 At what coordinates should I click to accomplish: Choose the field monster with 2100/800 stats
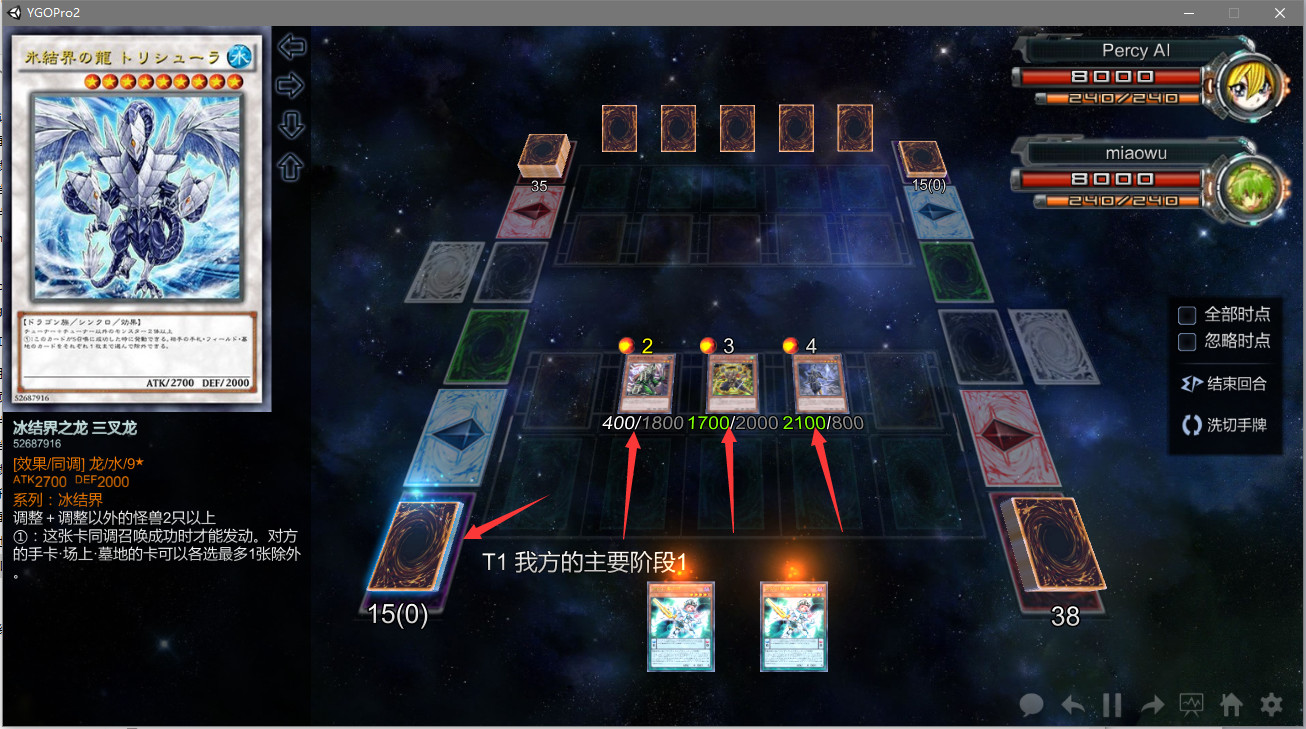tap(819, 384)
